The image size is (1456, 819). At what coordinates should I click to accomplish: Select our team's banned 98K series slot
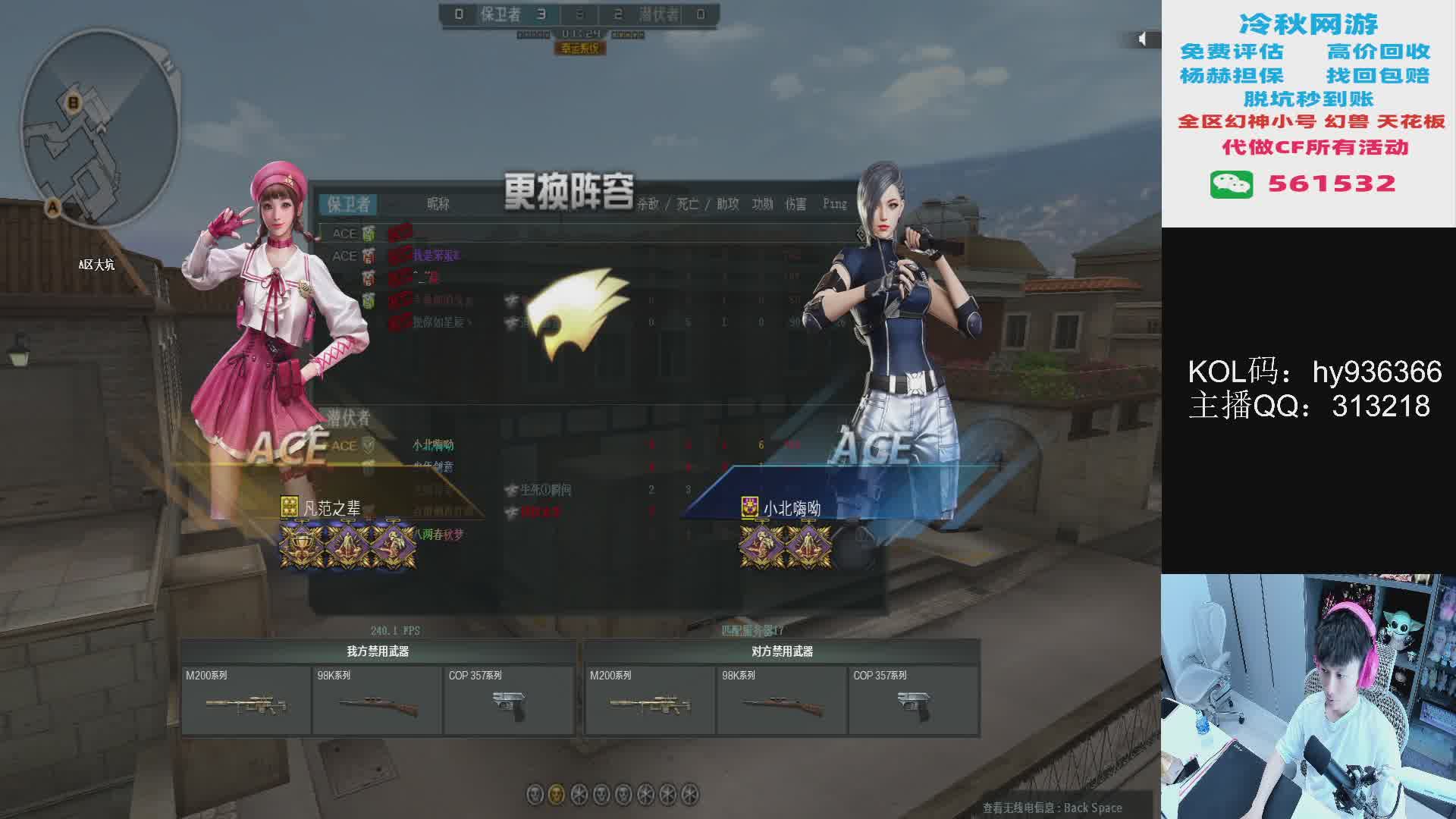(x=377, y=701)
